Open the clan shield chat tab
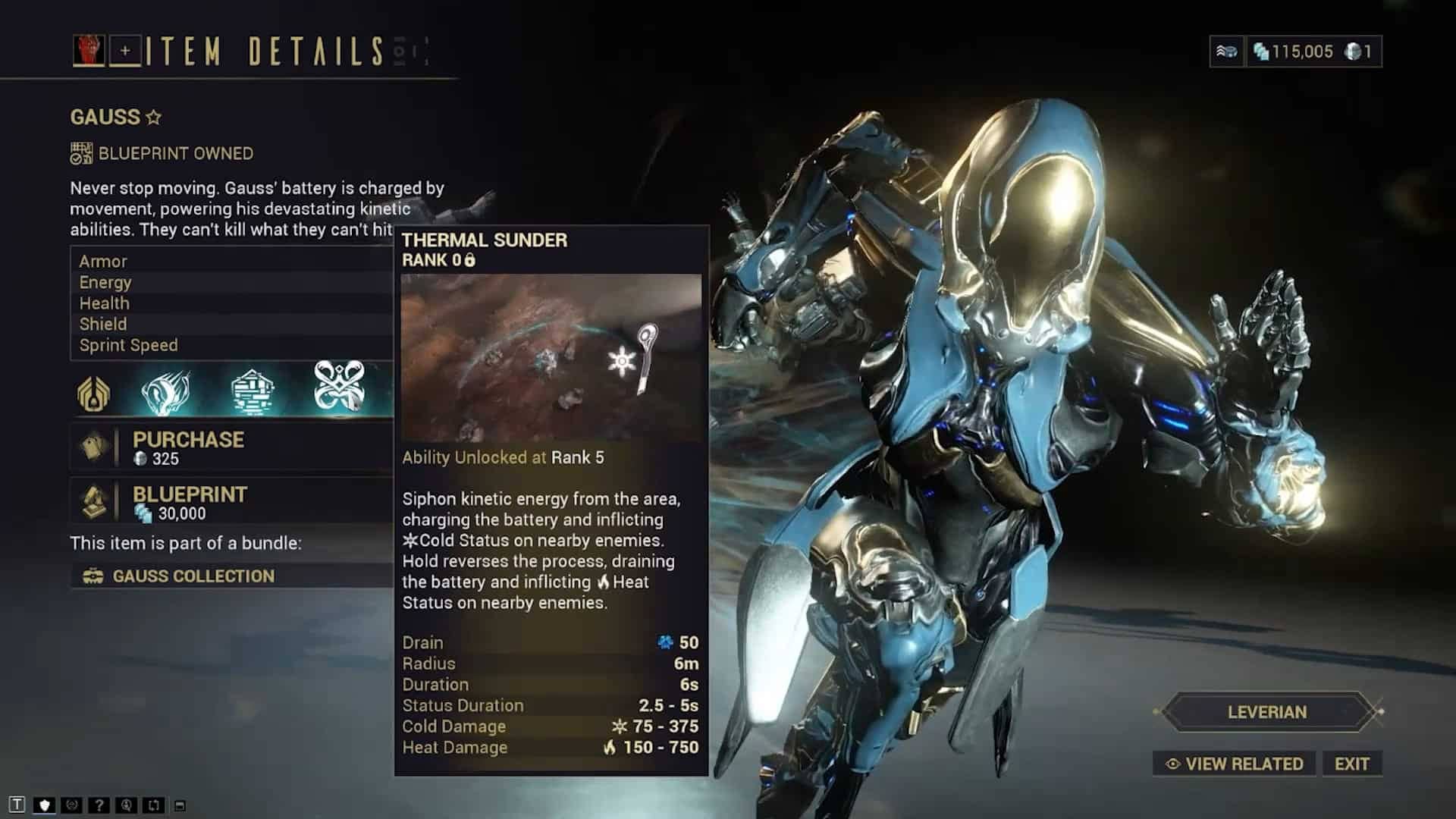Image resolution: width=1456 pixels, height=819 pixels. tap(44, 805)
